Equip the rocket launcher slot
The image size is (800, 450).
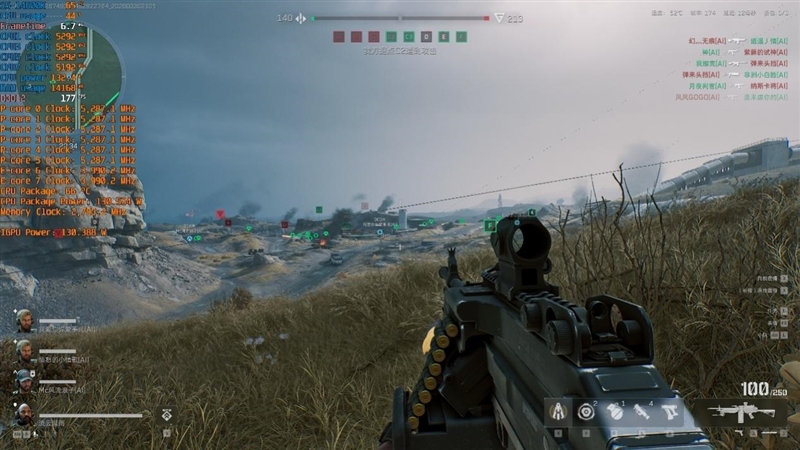[642, 411]
